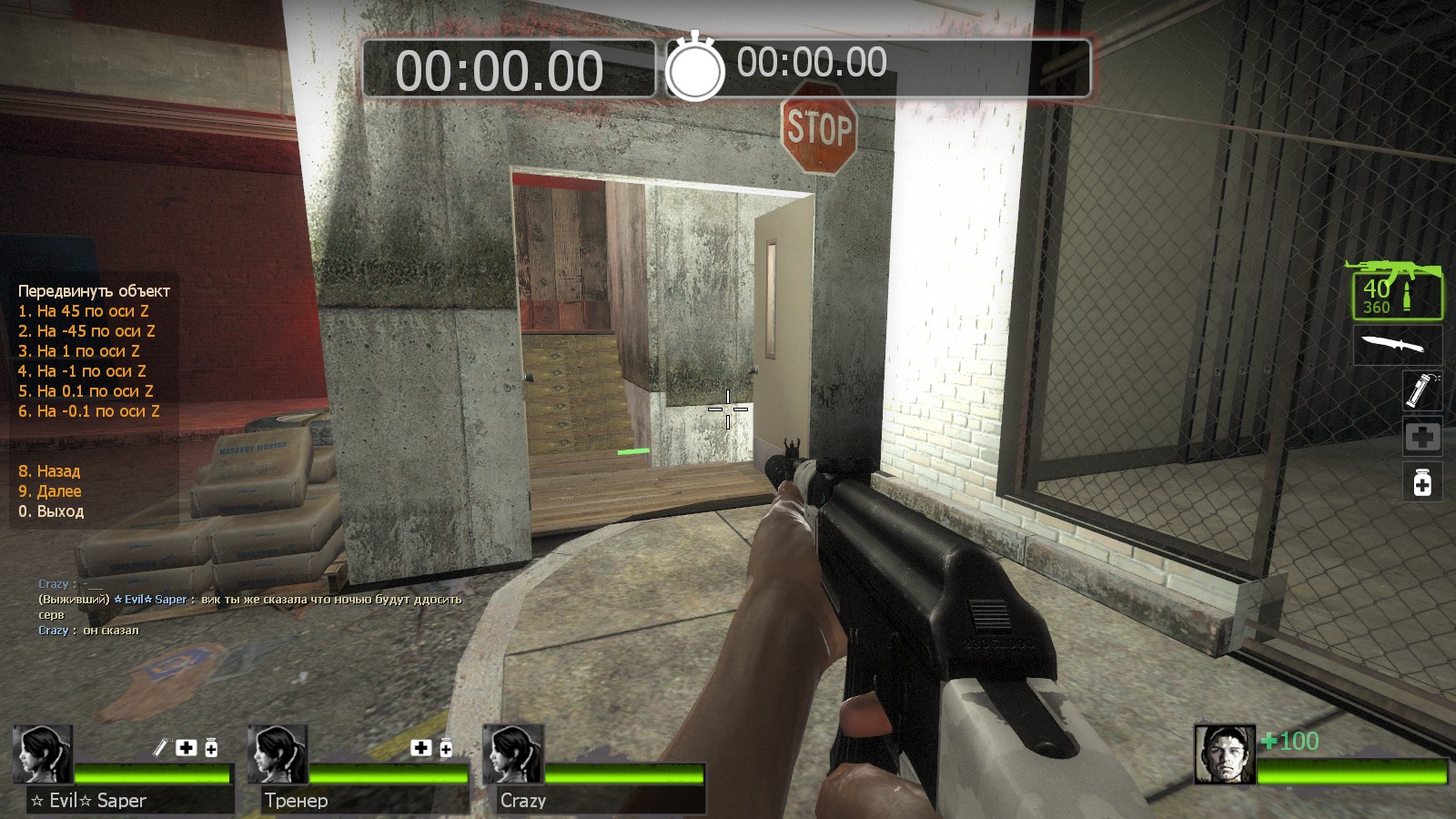
Task: Choose the 'На -1 по оси Z' entry
Action: coord(82,371)
